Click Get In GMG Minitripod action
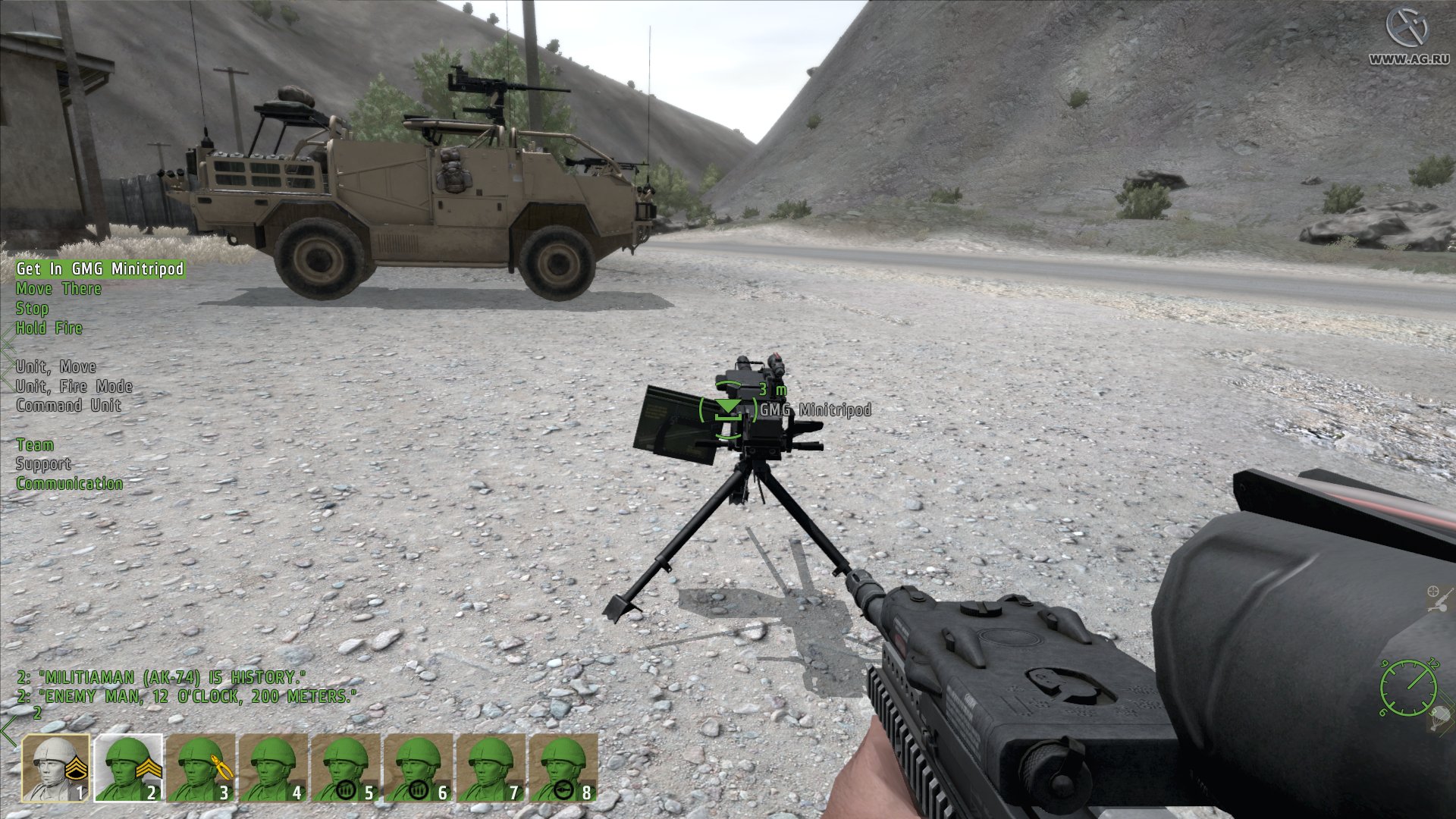 (x=99, y=268)
